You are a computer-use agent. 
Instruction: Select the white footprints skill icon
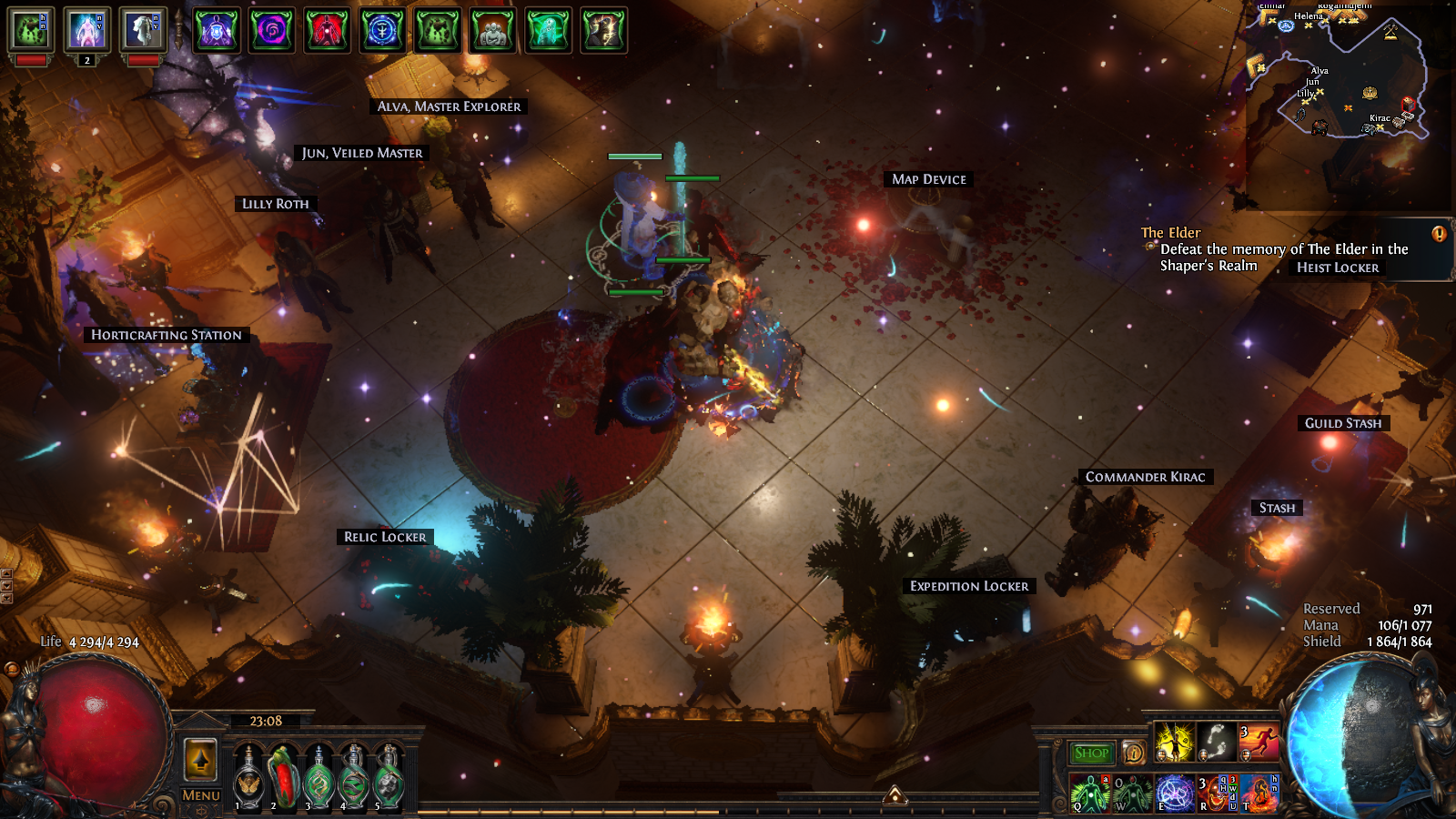(1216, 742)
